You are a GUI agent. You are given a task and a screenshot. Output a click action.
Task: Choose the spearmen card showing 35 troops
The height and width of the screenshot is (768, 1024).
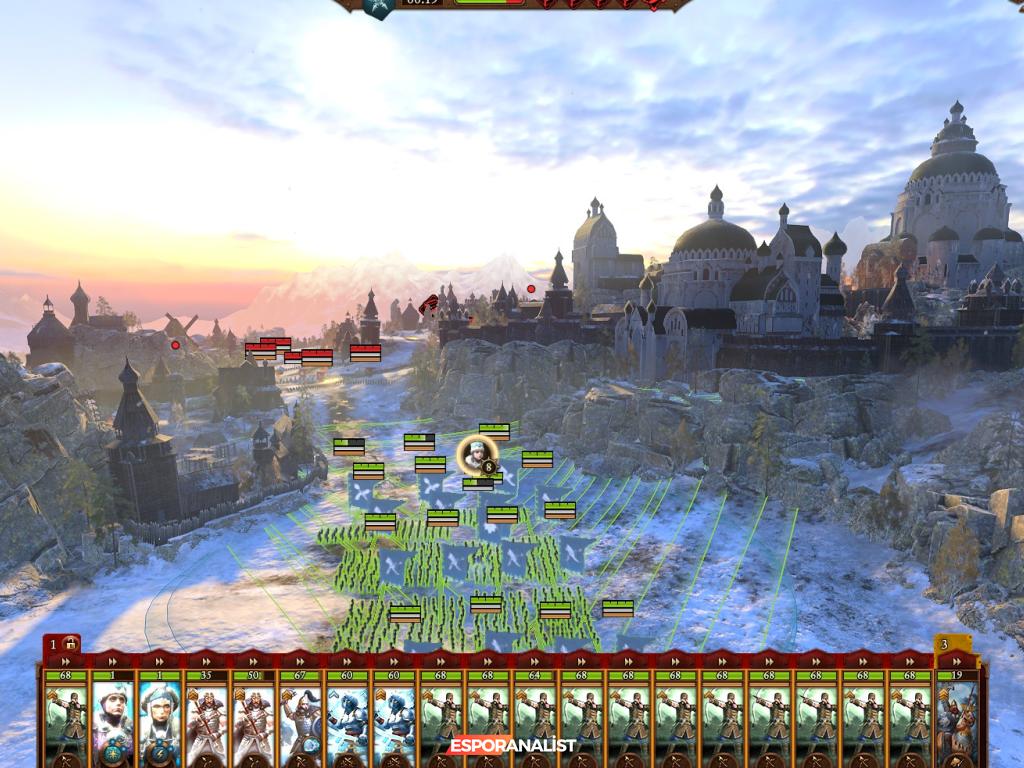tap(207, 718)
